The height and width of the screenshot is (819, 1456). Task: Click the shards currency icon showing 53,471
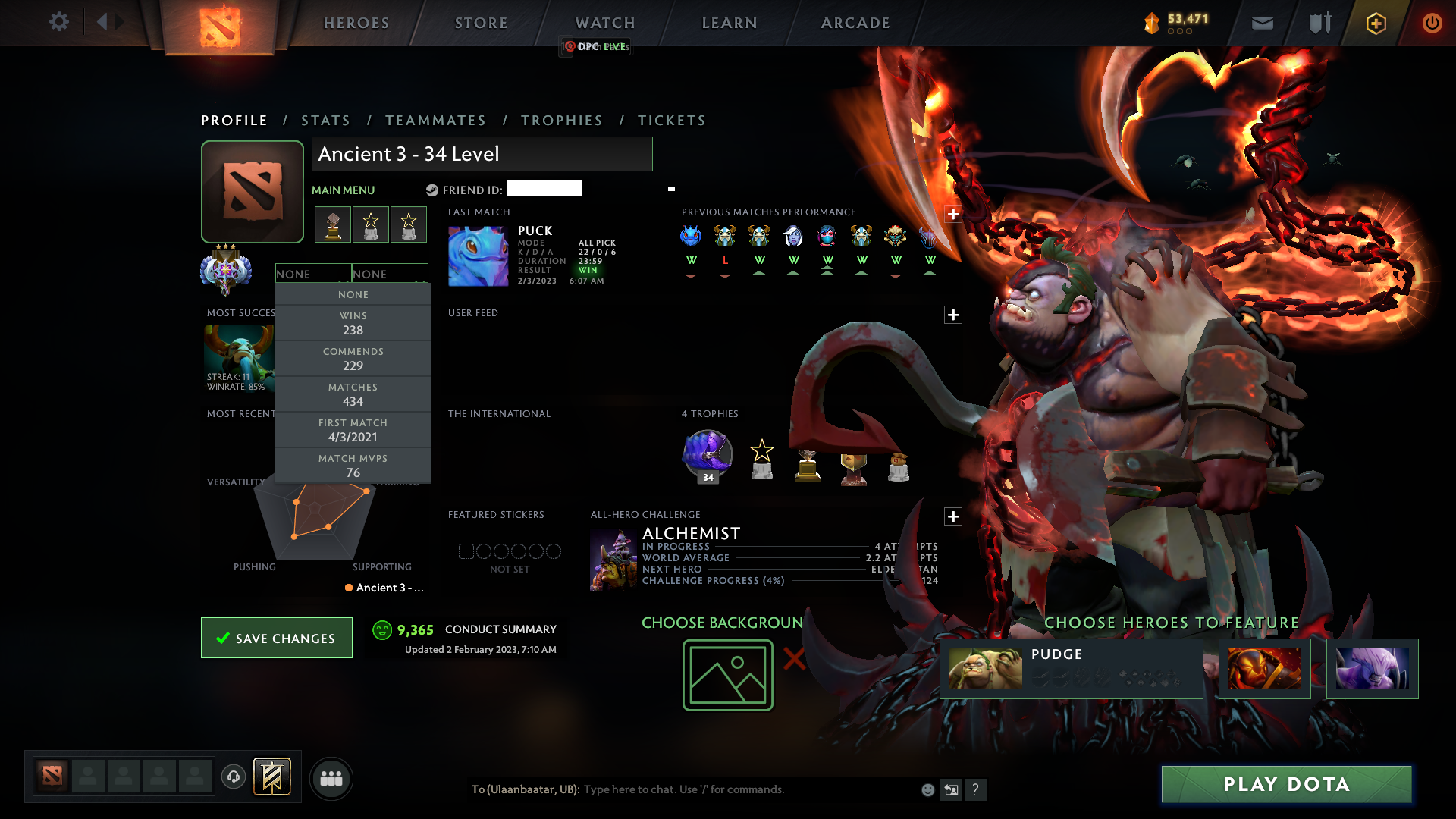(1151, 23)
